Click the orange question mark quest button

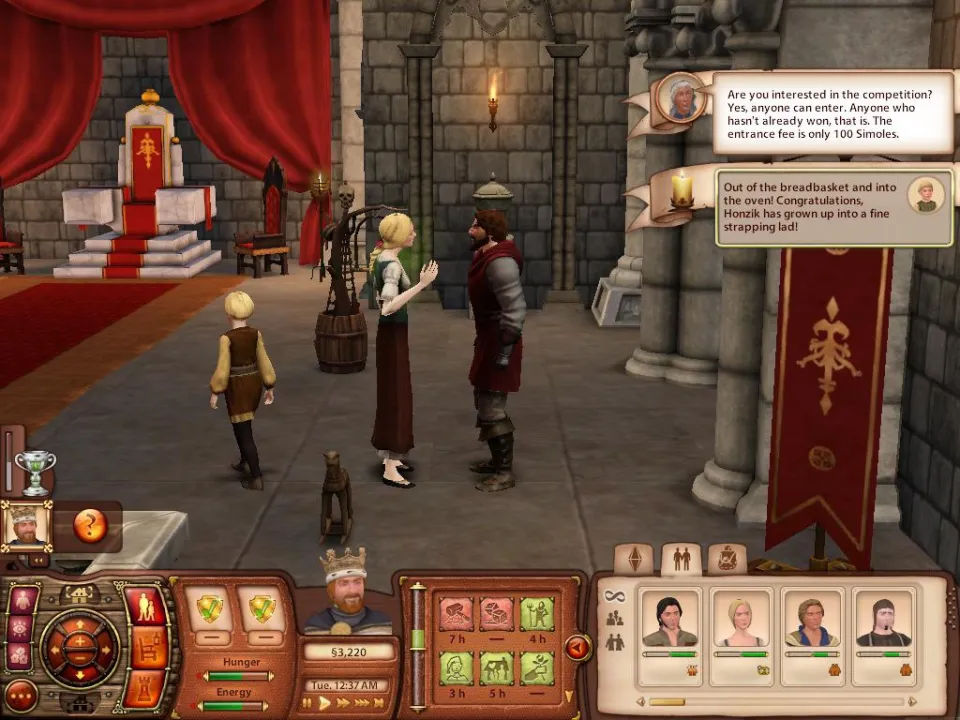[90, 525]
